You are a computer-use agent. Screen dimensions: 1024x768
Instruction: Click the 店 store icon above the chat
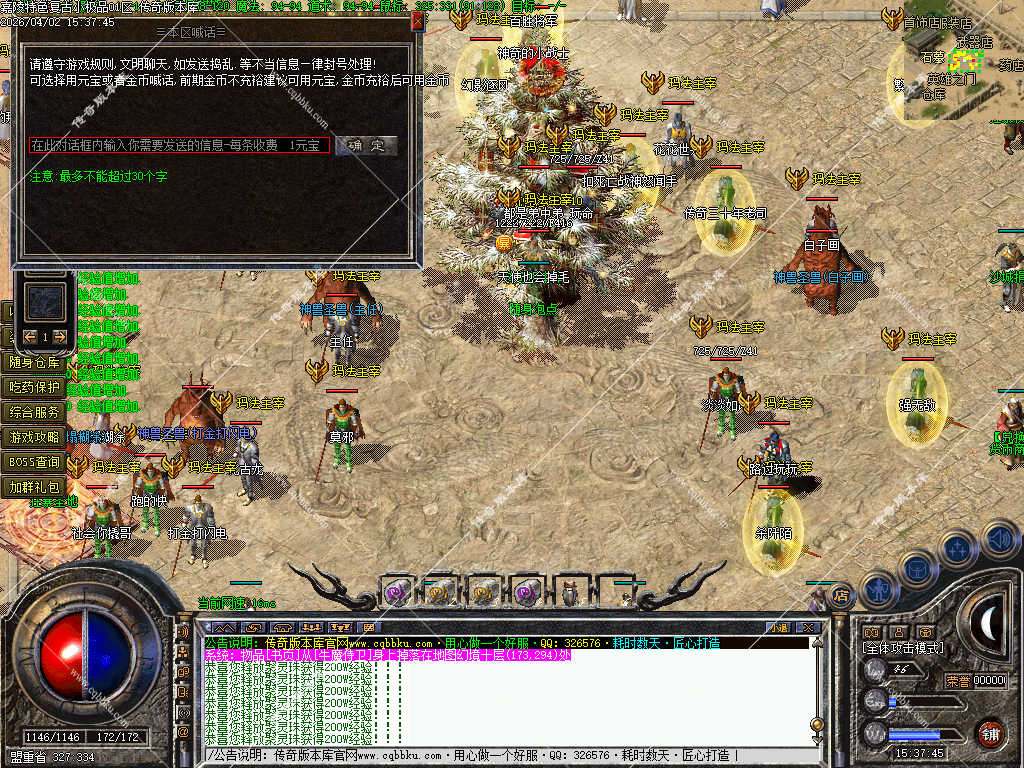[839, 594]
